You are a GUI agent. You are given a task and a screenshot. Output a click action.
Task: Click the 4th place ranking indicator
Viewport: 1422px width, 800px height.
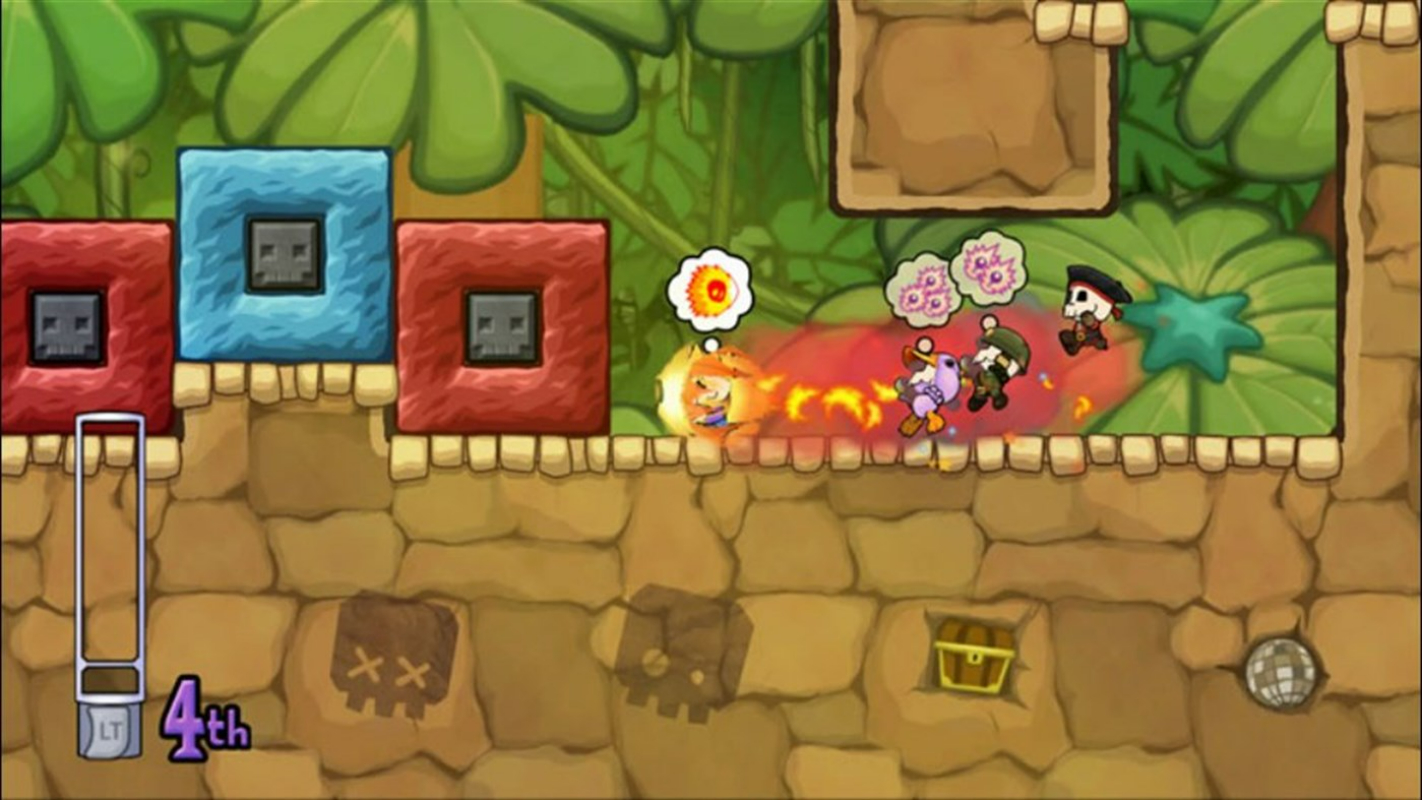205,718
